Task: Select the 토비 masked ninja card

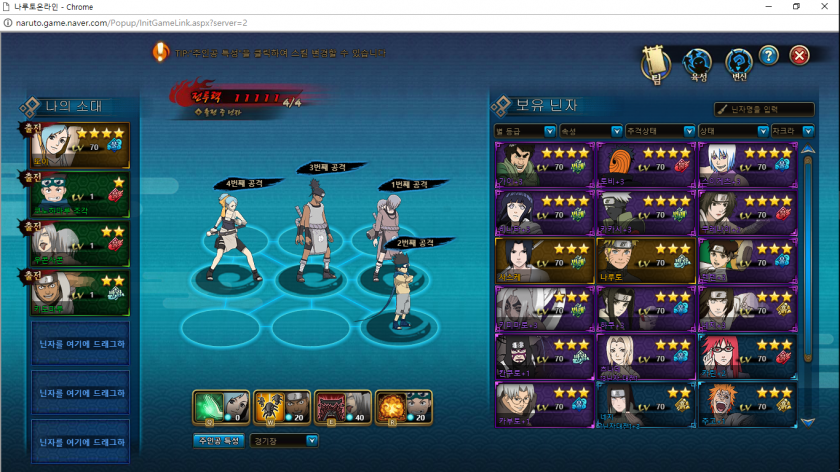Action: tap(644, 164)
